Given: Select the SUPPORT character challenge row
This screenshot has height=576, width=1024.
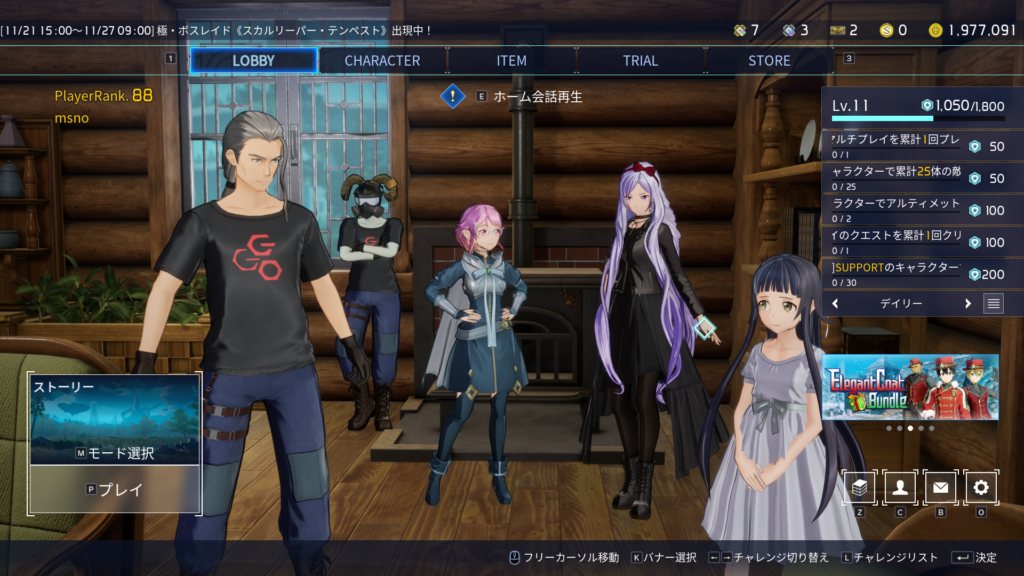Looking at the screenshot, I should [x=920, y=273].
